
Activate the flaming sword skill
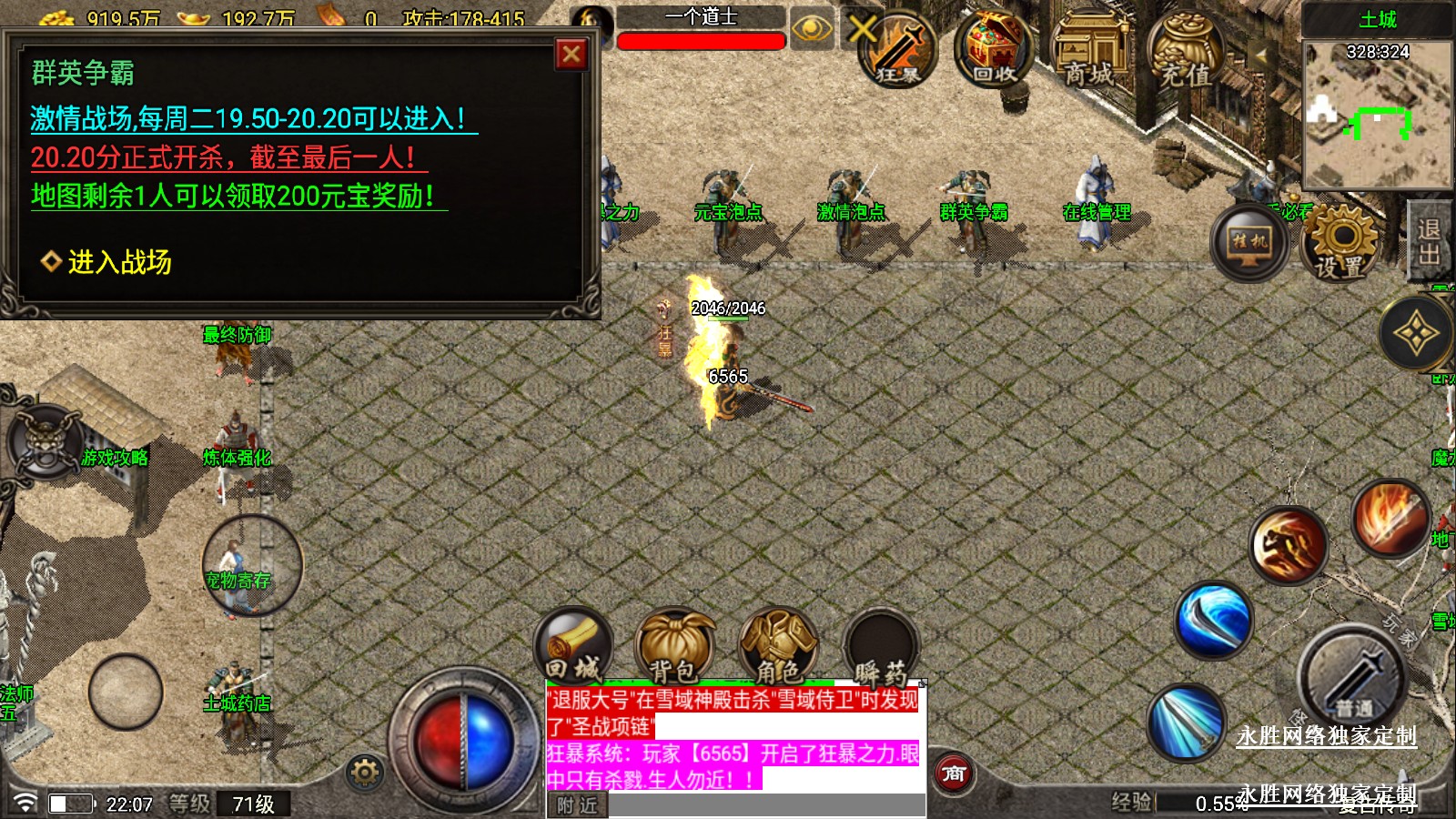point(1390,518)
